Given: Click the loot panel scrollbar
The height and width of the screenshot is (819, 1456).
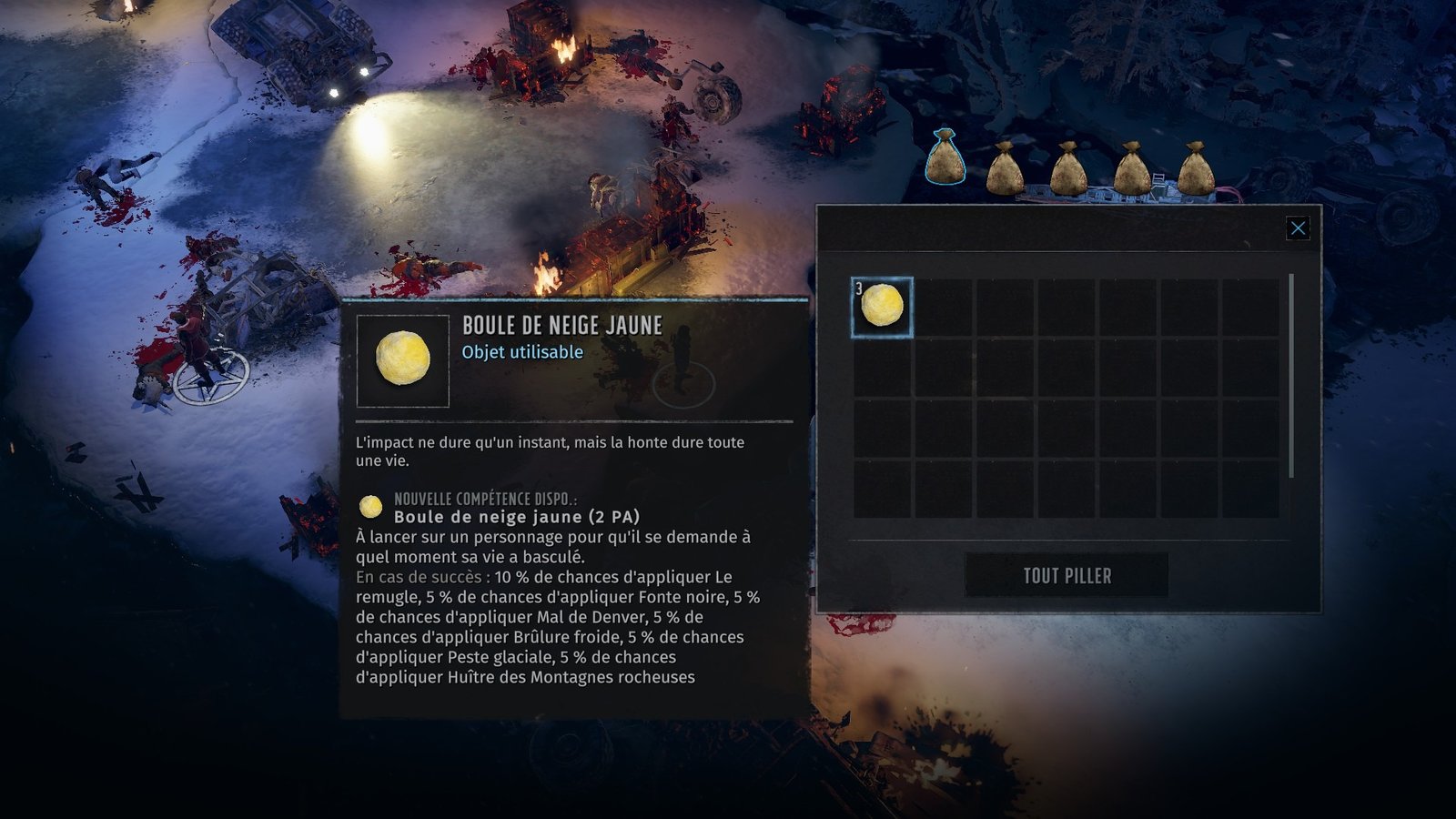Looking at the screenshot, I should 1291,375.
